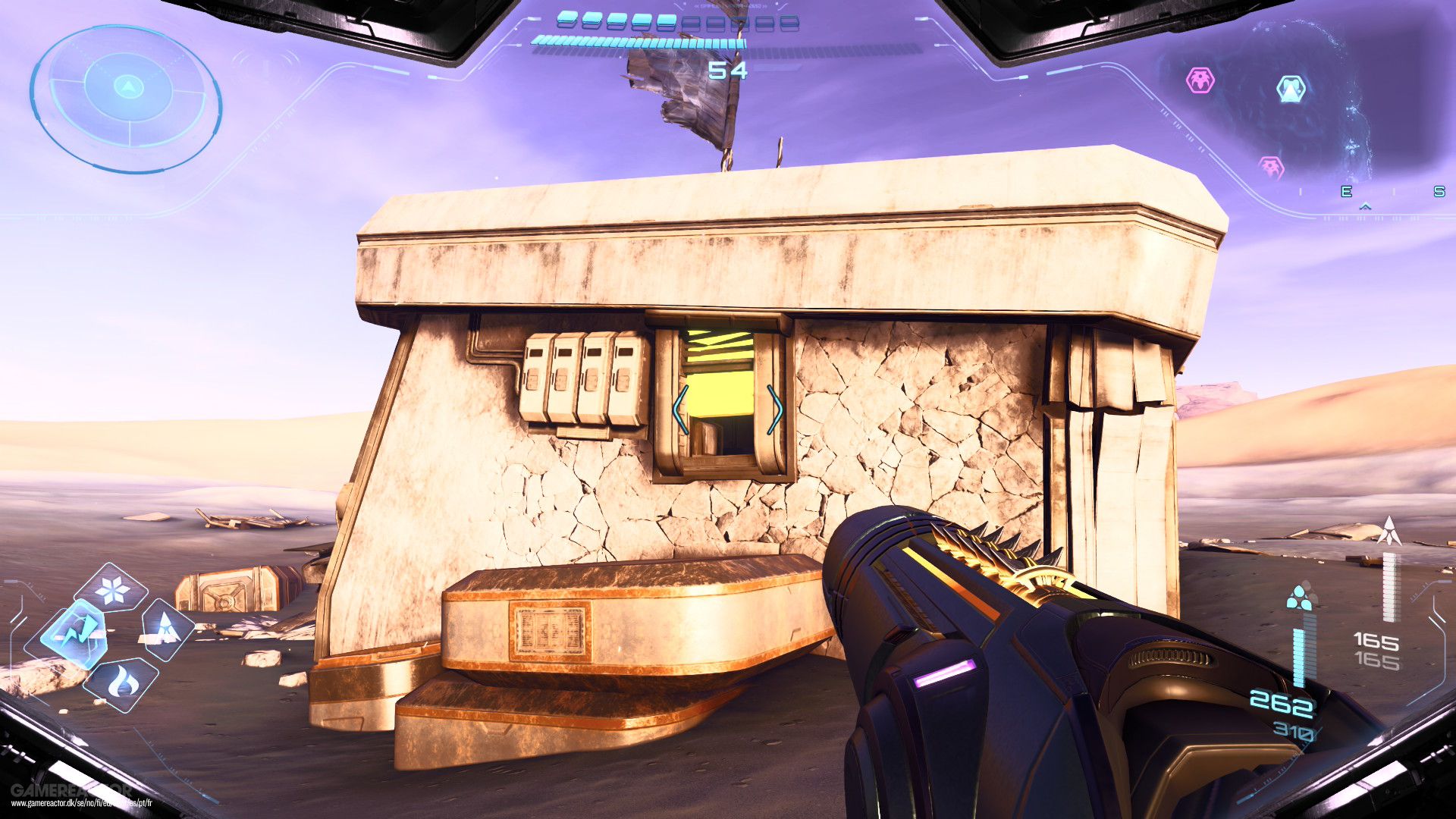The height and width of the screenshot is (819, 1456).
Task: Expand the weapon name readout top-center
Action: coord(730,8)
